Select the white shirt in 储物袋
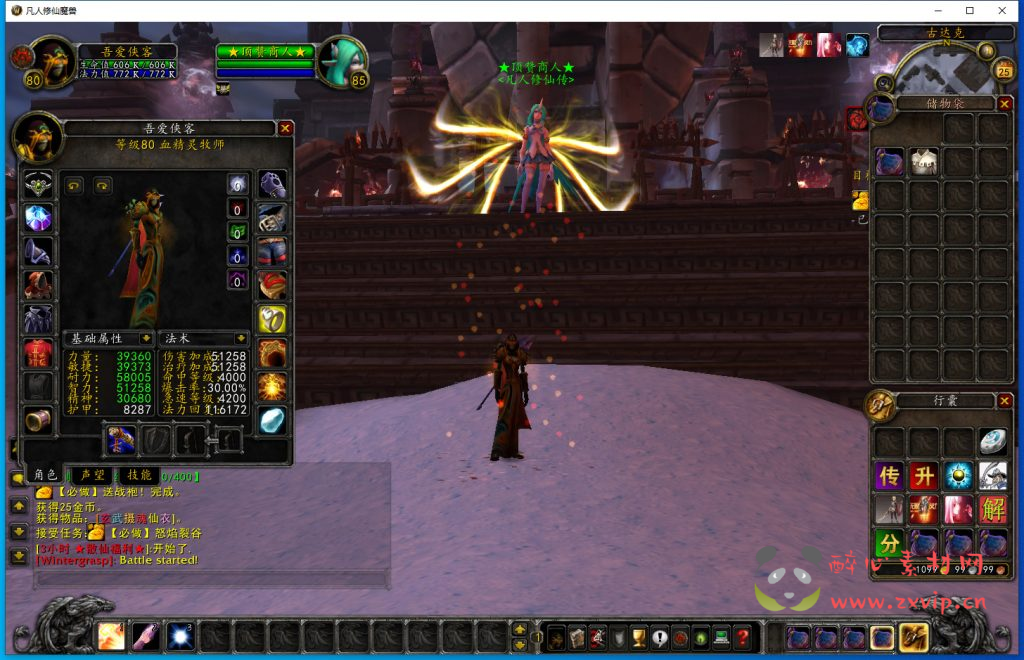Image resolution: width=1024 pixels, height=660 pixels. 923,162
